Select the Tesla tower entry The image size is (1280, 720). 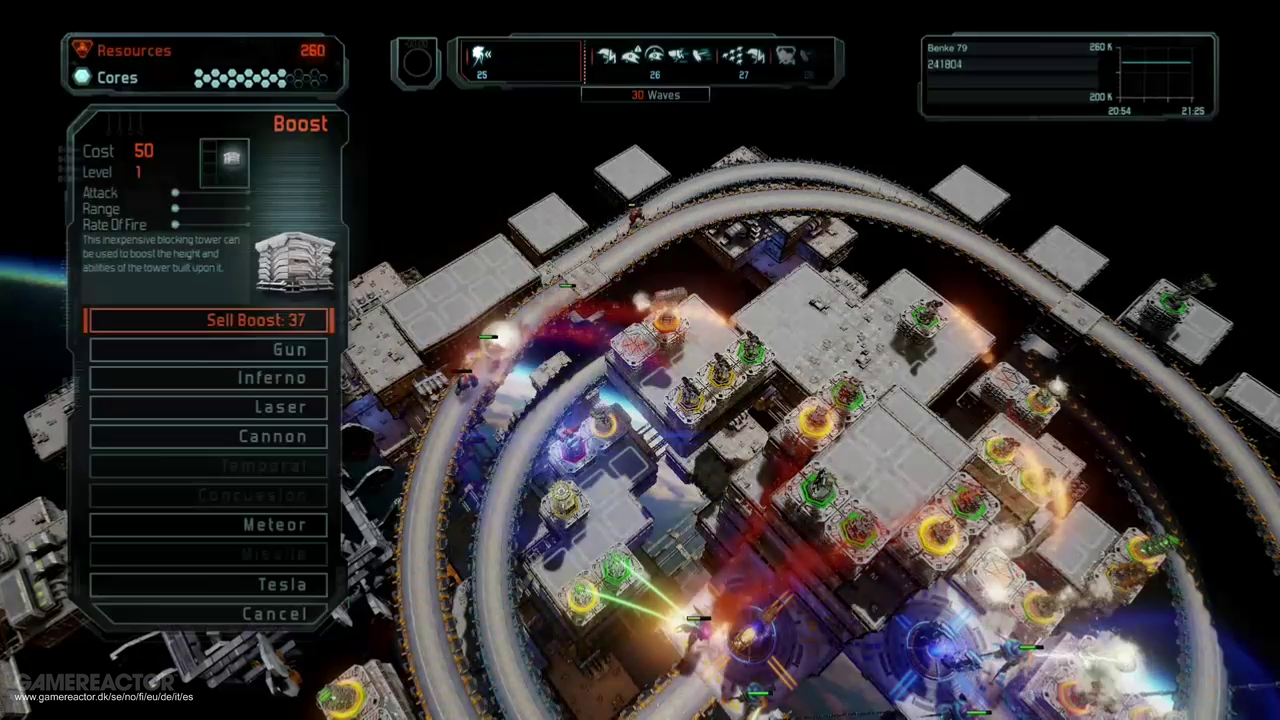207,584
